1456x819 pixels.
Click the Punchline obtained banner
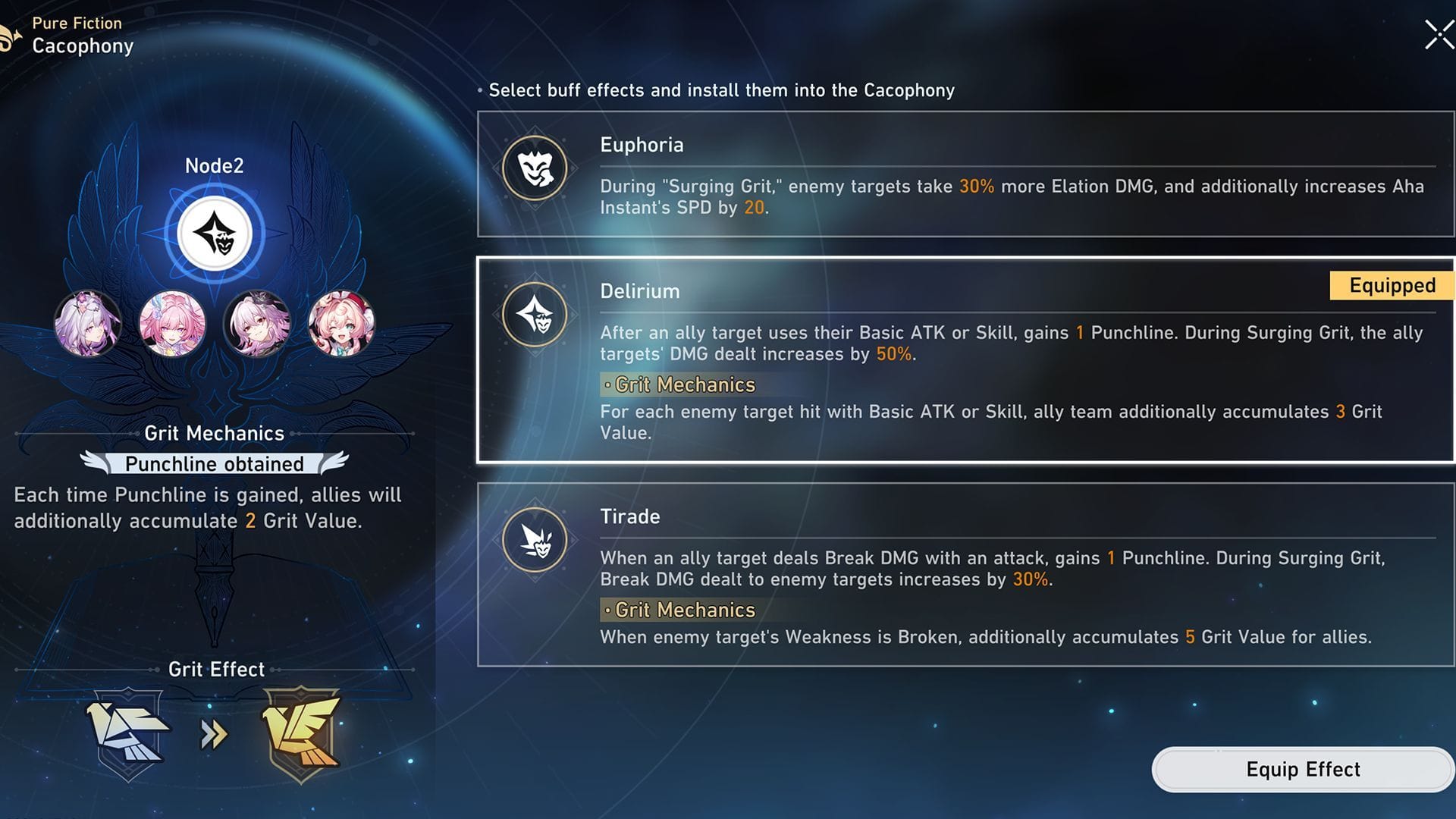215,464
